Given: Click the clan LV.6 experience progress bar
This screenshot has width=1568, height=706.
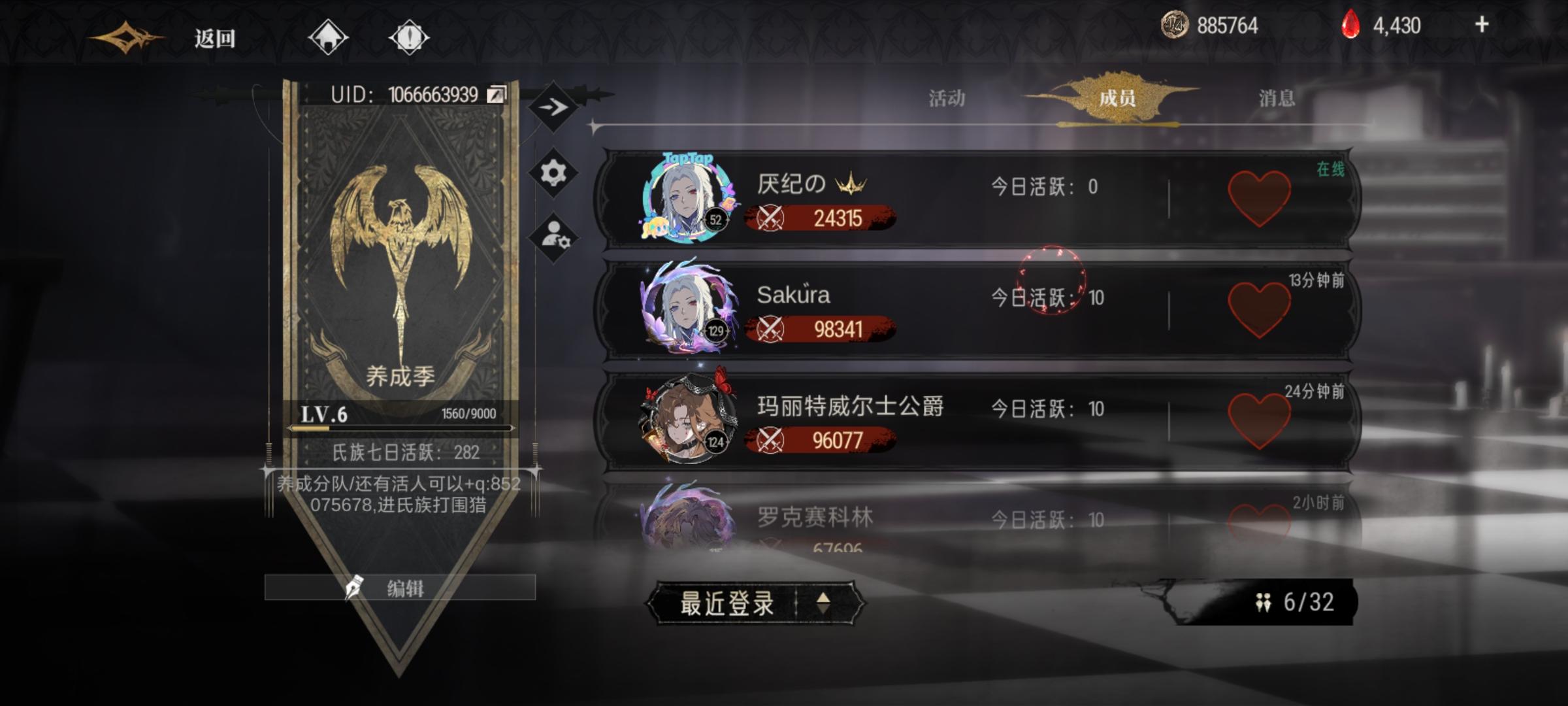Looking at the screenshot, I should [x=399, y=429].
